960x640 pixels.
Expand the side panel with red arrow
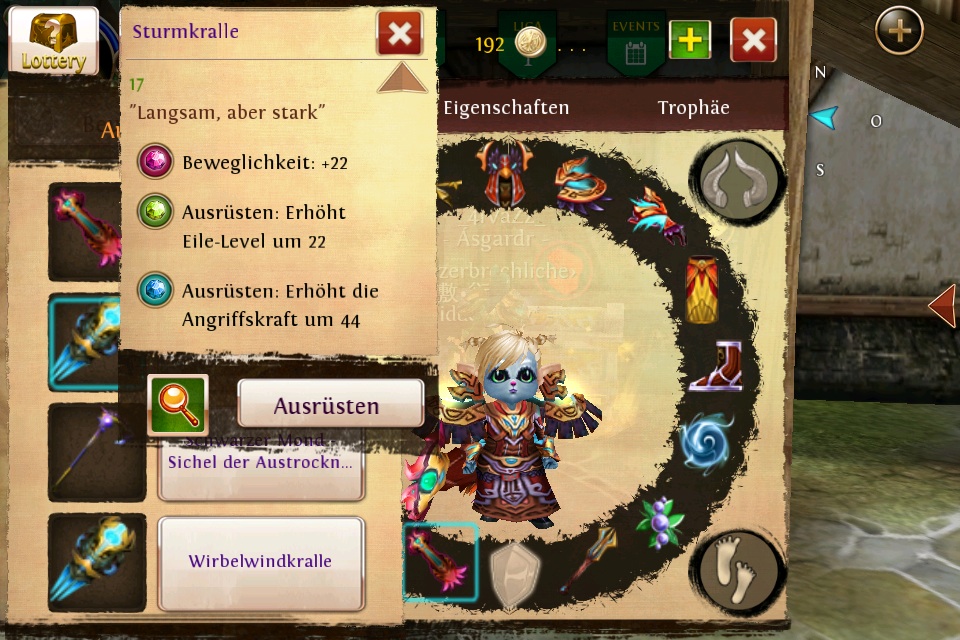(x=942, y=306)
